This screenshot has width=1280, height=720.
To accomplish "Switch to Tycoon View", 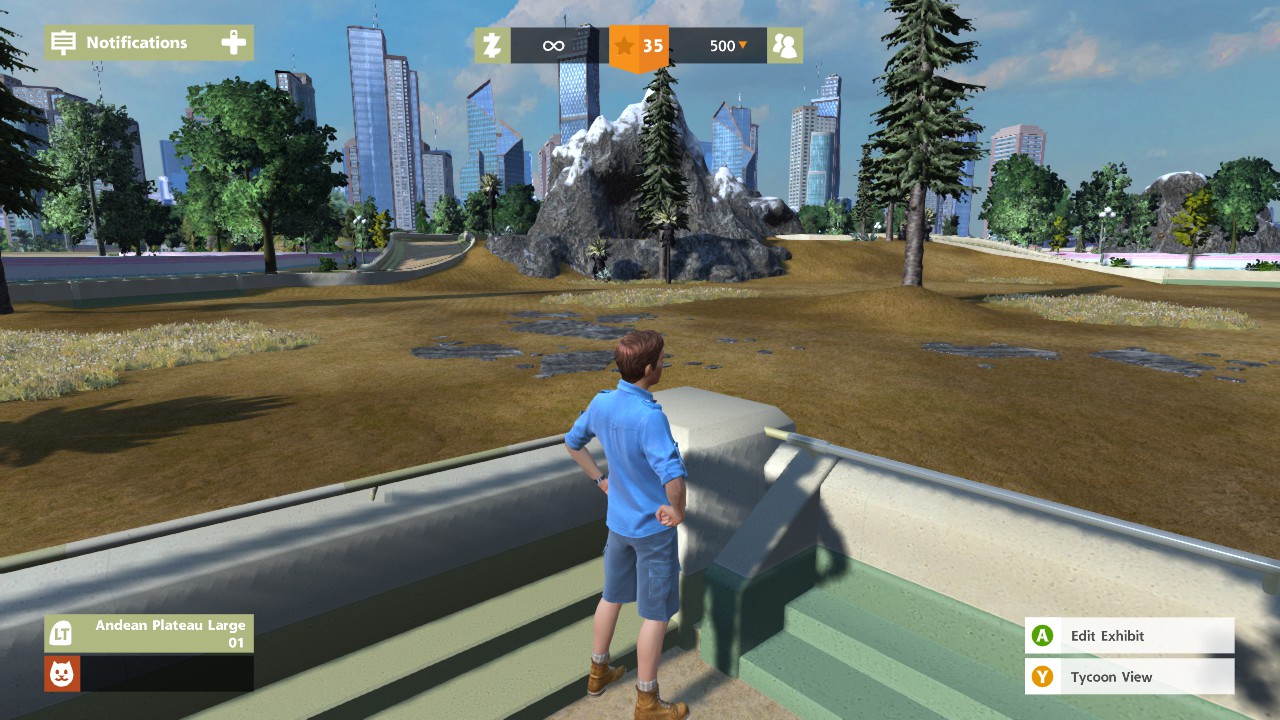I will [x=1129, y=677].
